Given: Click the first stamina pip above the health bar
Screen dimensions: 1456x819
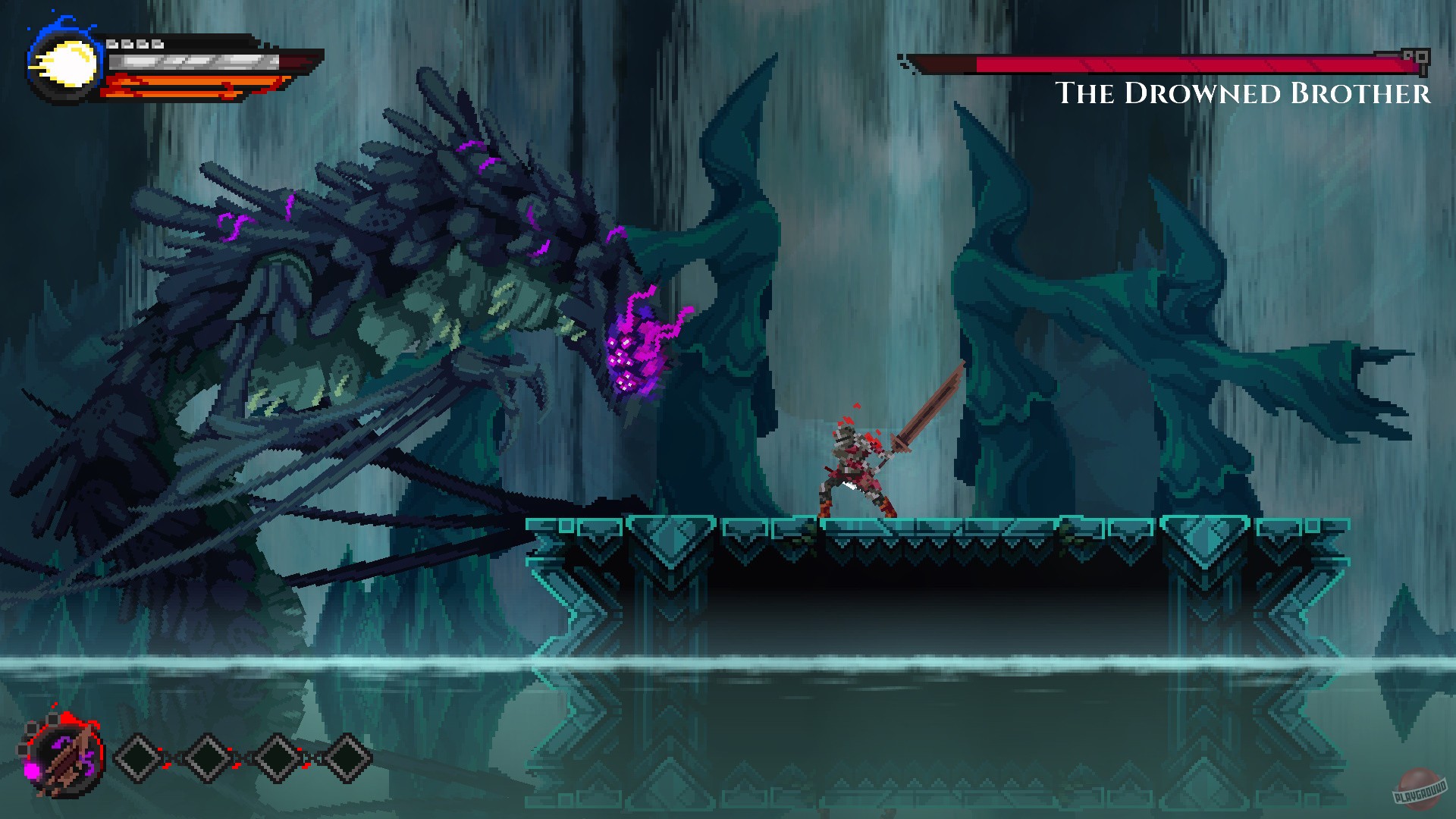Looking at the screenshot, I should pos(114,44).
